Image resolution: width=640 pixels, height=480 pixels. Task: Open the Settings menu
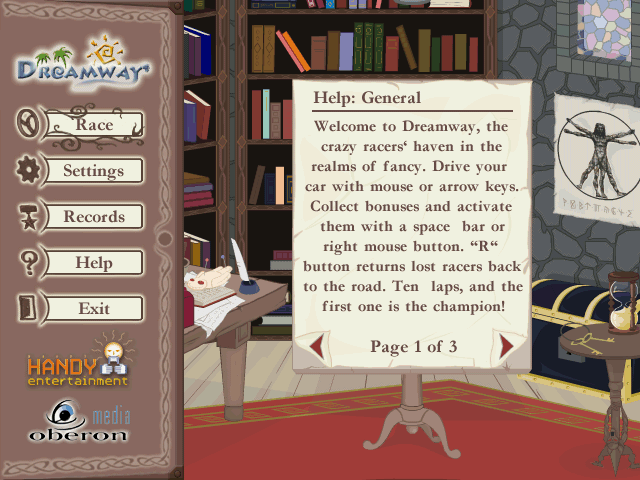click(x=94, y=171)
